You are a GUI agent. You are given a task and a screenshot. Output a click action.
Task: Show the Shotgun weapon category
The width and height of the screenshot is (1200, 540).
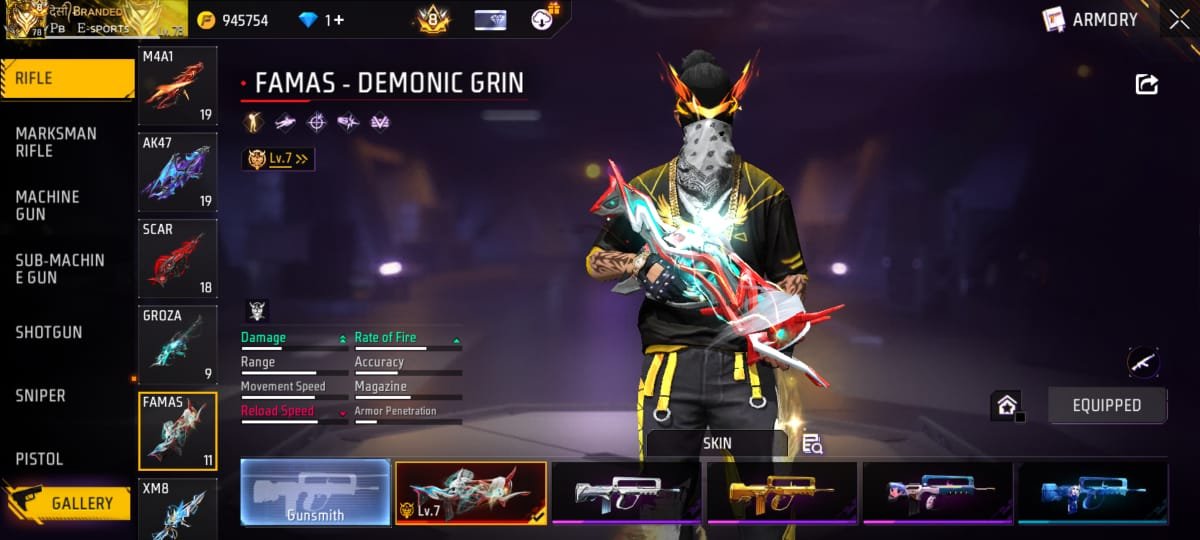[x=49, y=332]
